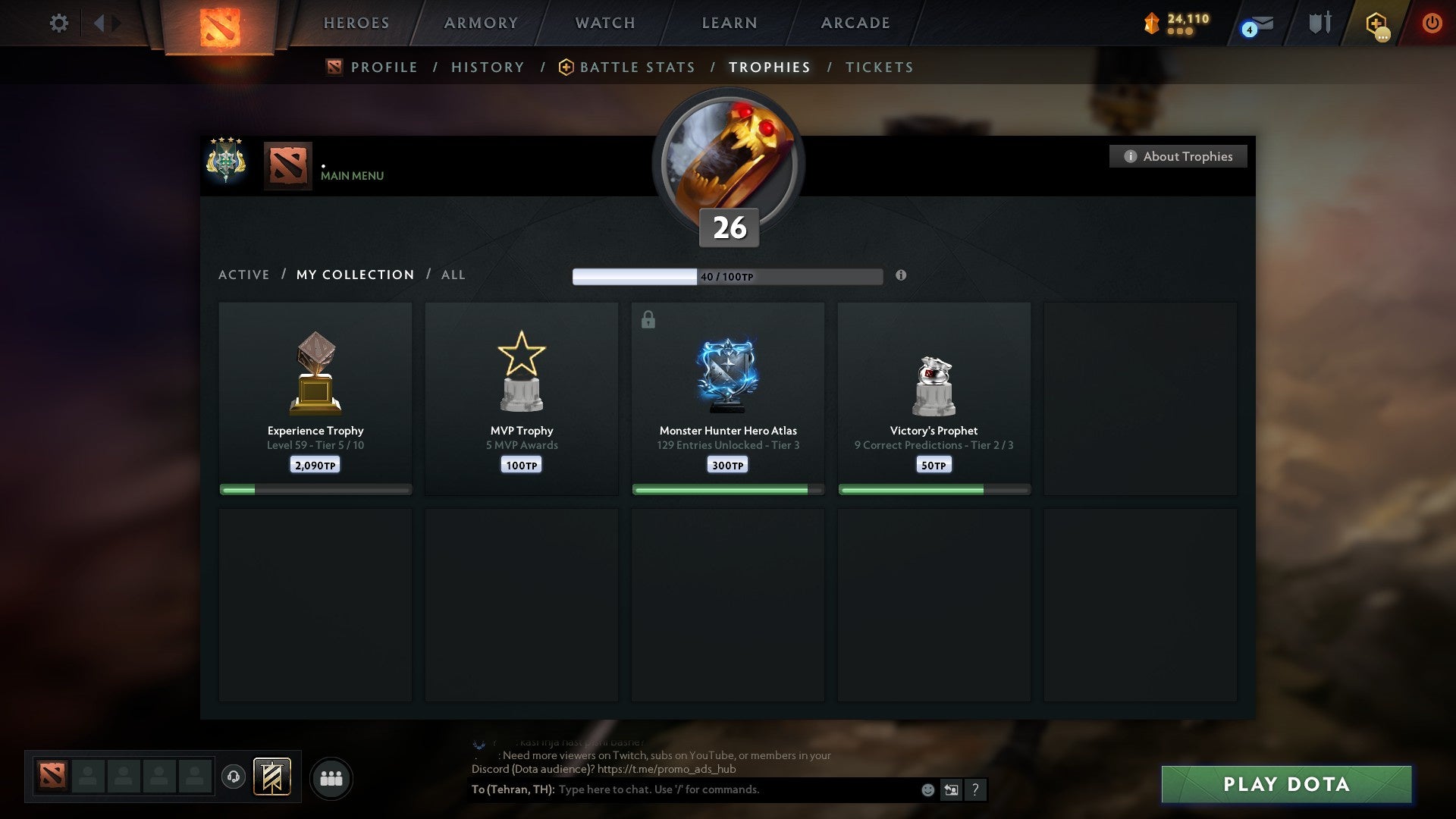Click the Dota 2 logo top left
Viewport: 1456px width, 819px height.
(220, 23)
